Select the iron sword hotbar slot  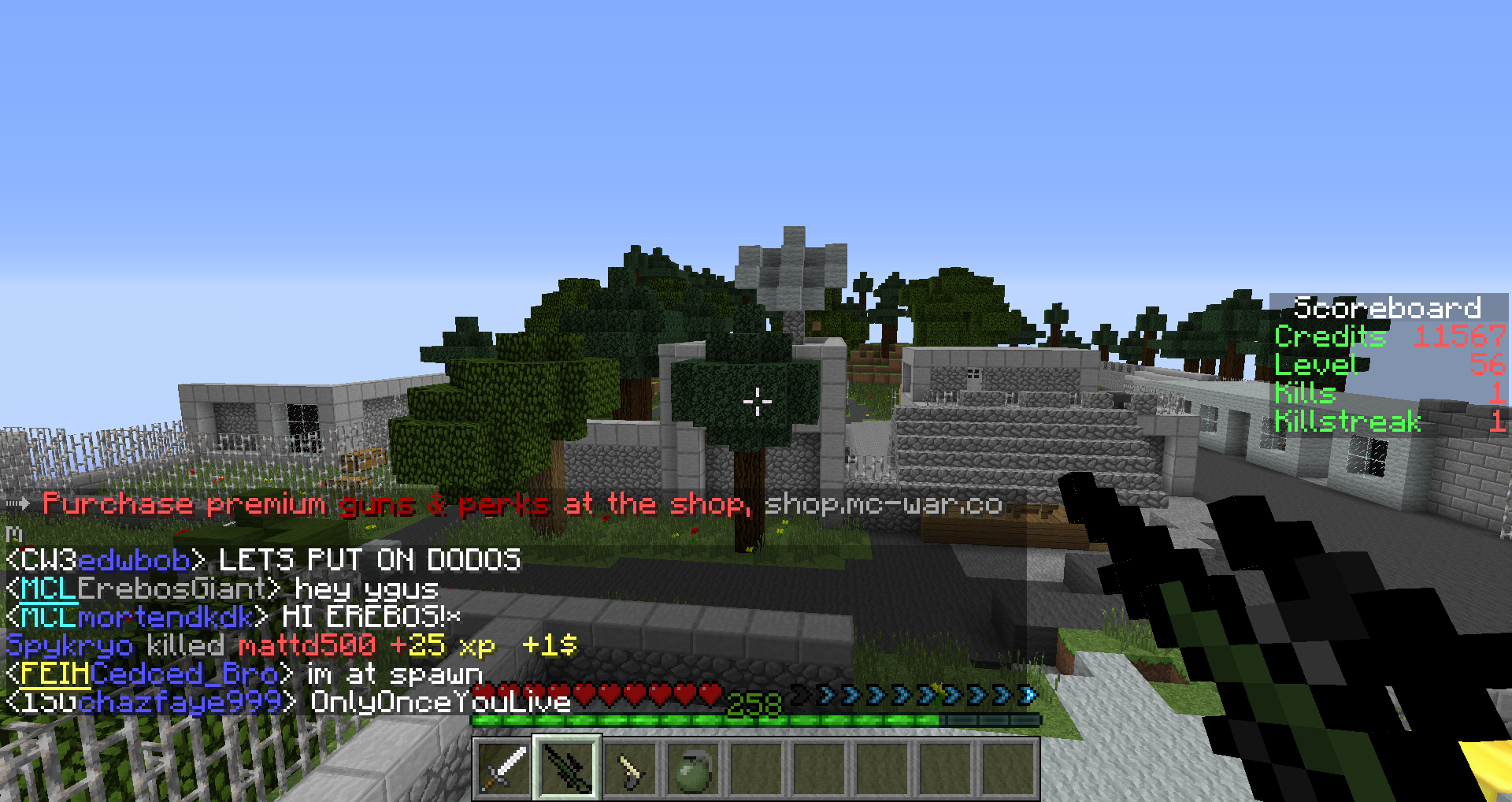(504, 768)
